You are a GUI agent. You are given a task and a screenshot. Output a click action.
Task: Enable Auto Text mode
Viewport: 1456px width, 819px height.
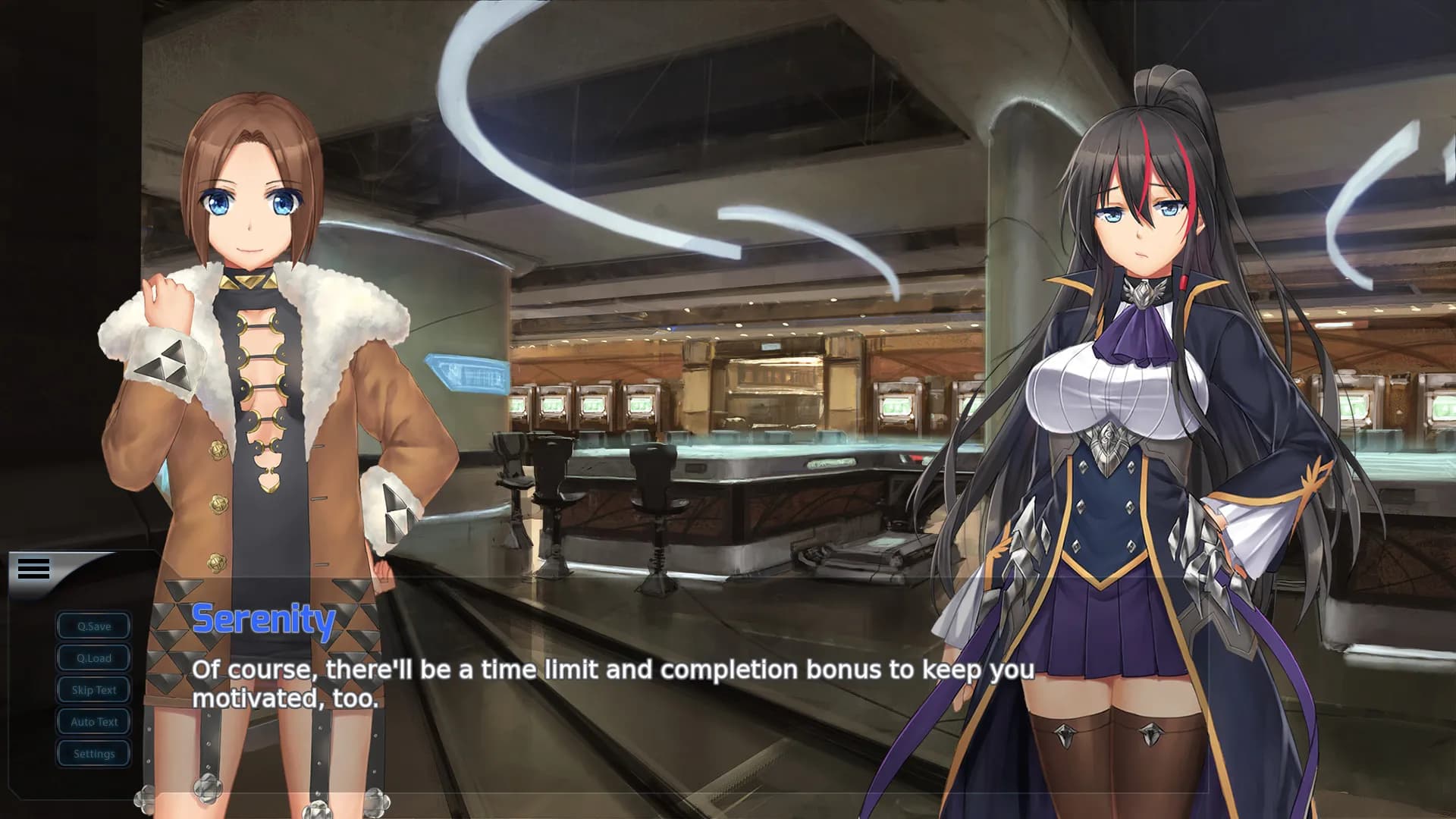tap(93, 721)
